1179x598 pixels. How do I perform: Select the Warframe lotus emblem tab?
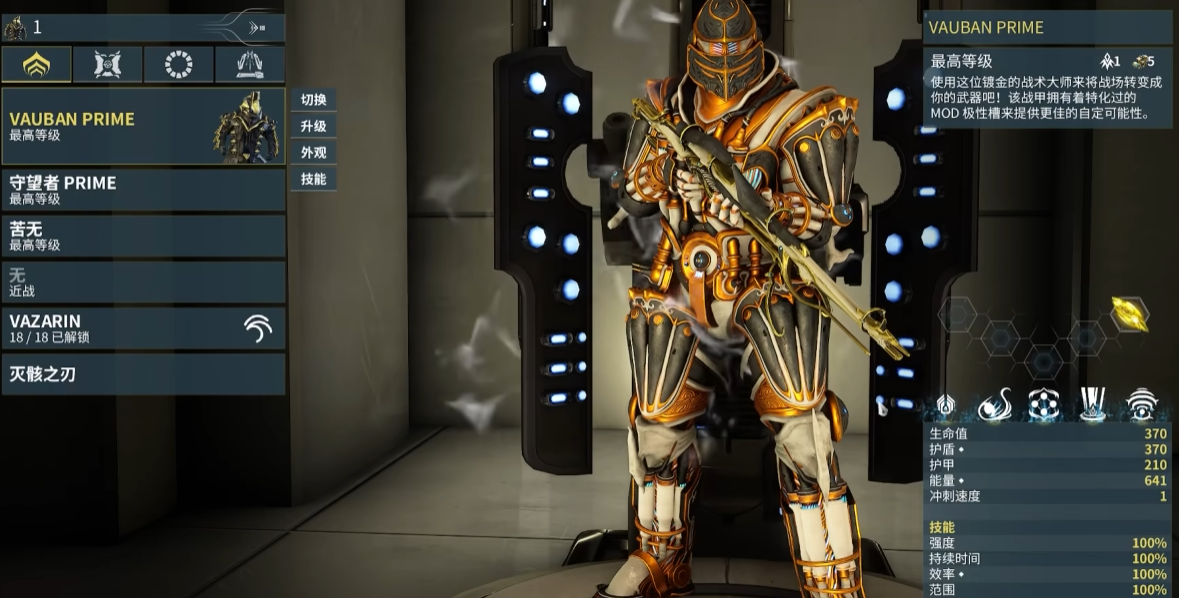(x=36, y=65)
